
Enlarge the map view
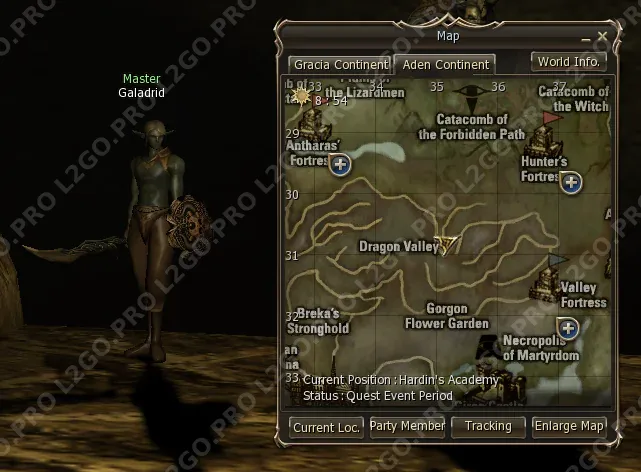[x=569, y=426]
